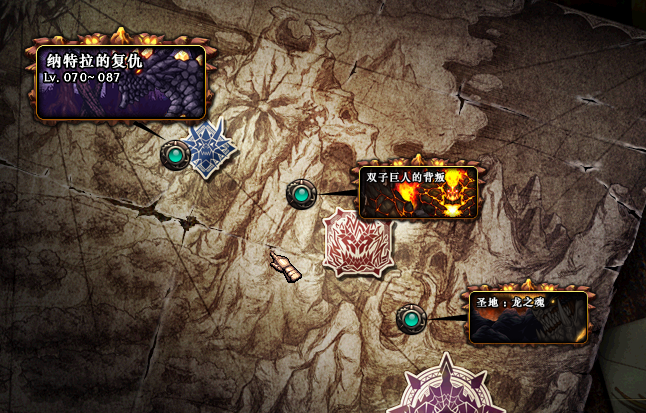Image resolution: width=646 pixels, height=413 pixels.
Task: Open the 双子巨人的背叛 dungeon banner
Action: tap(418, 192)
